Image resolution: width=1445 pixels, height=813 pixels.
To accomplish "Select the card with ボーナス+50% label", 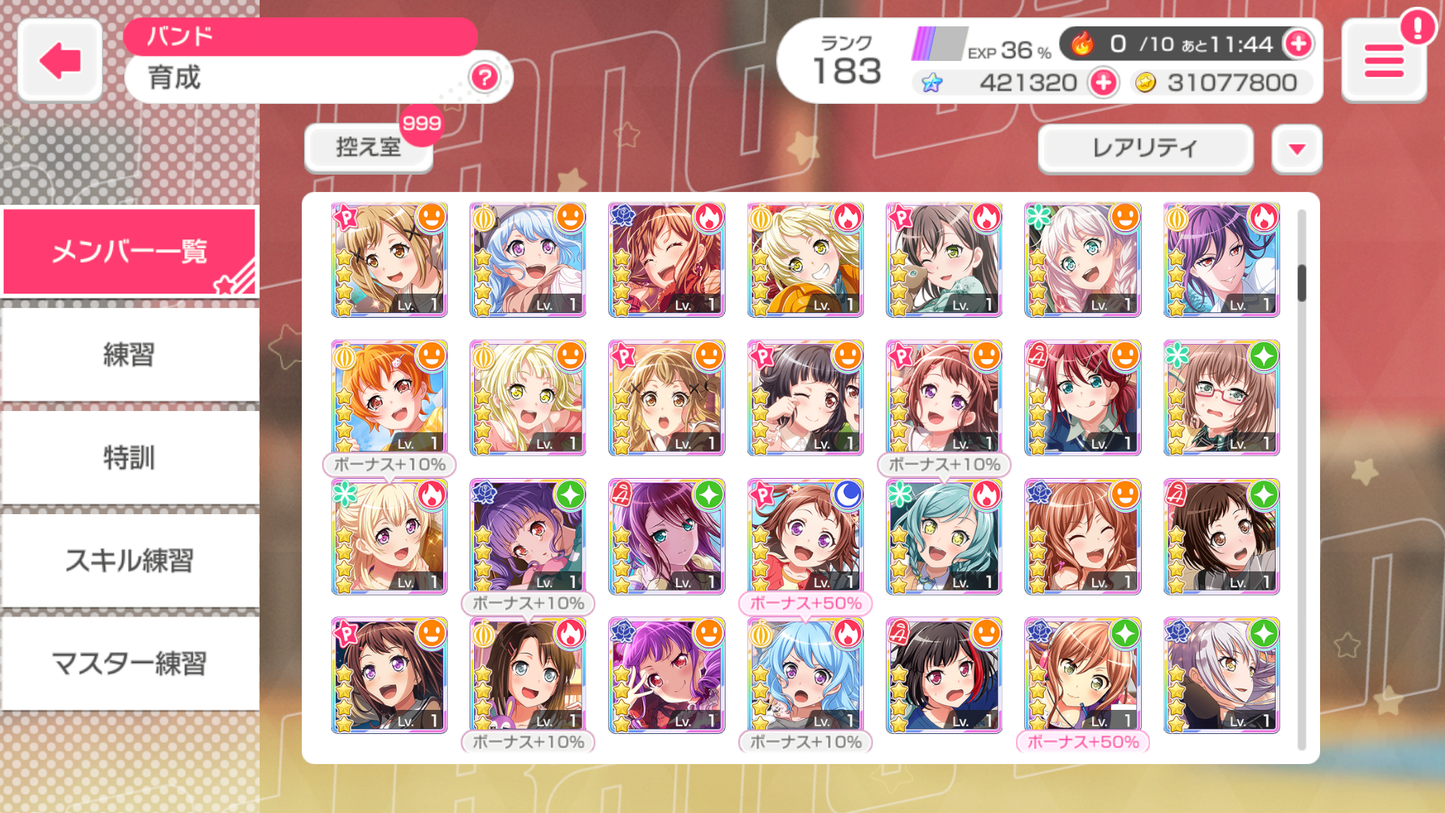I will coord(805,537).
